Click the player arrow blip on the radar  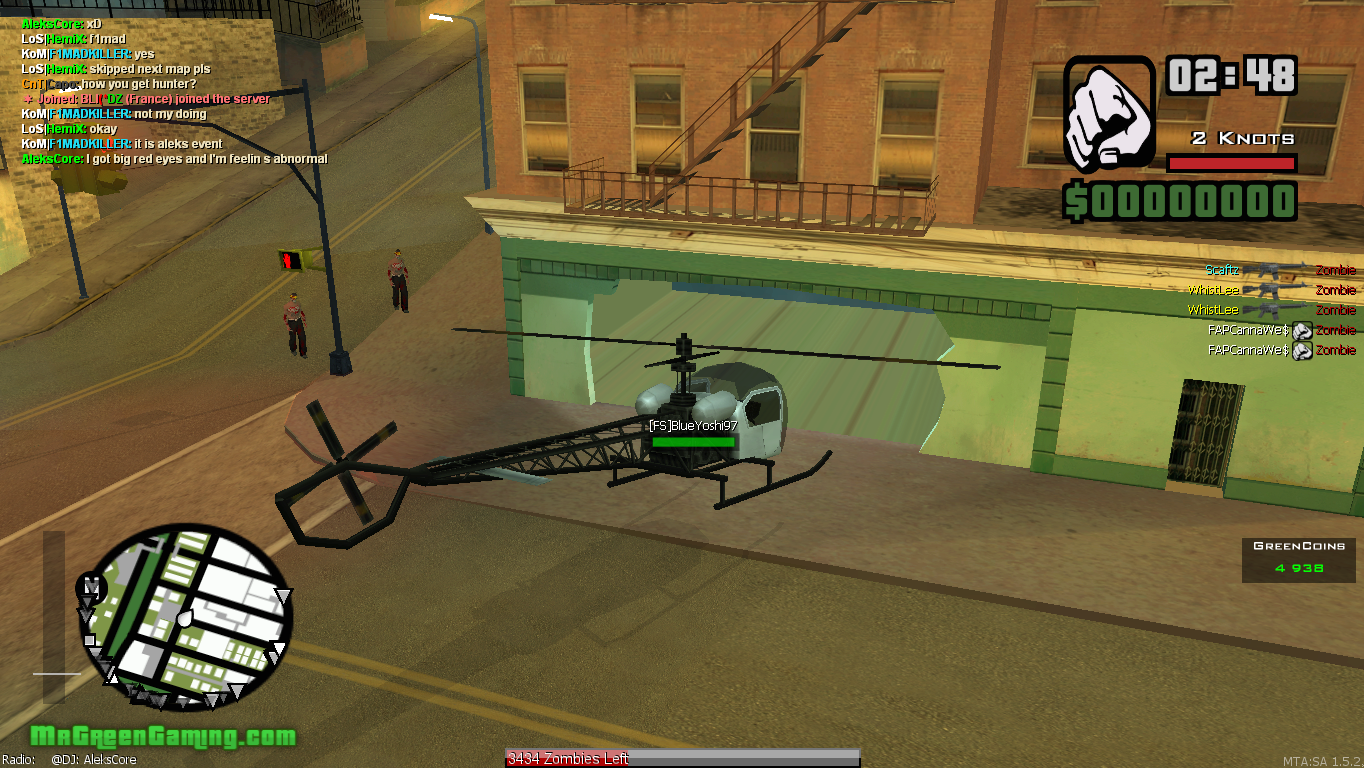(185, 619)
